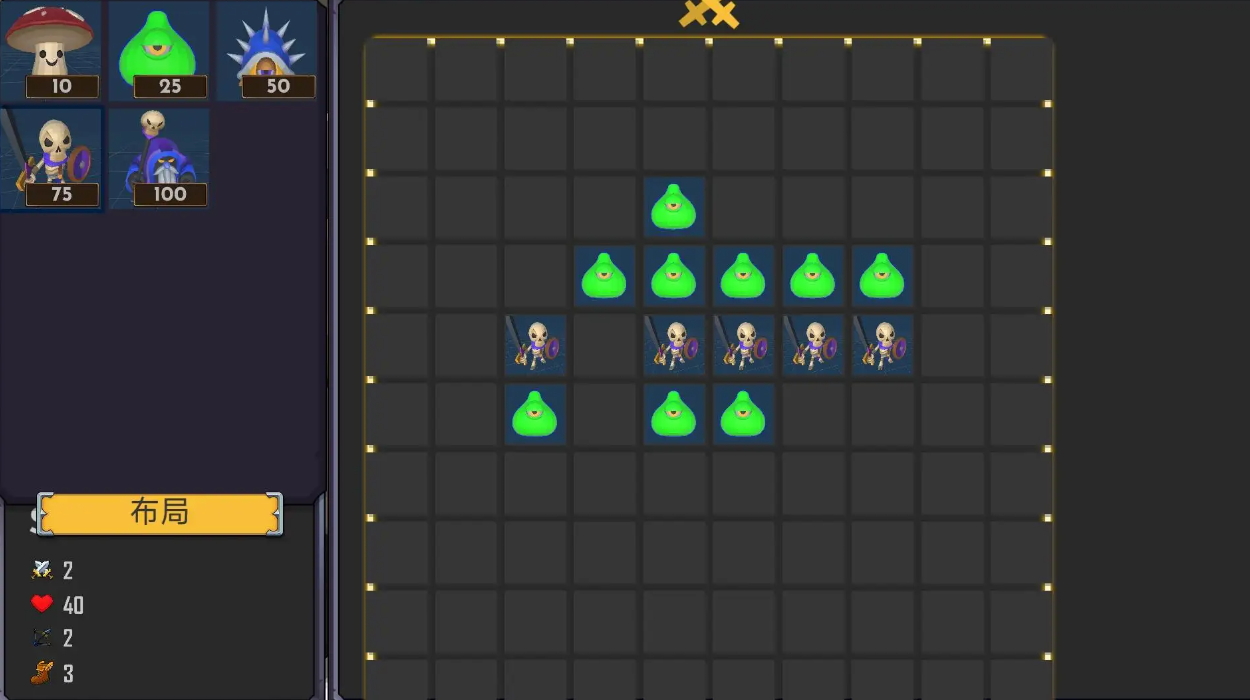Choose the blue wizard unit costing 100

point(159,158)
